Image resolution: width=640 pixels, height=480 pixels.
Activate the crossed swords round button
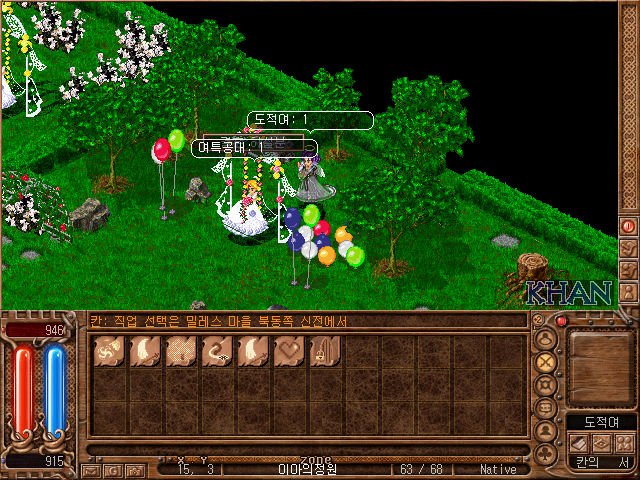click(x=545, y=360)
